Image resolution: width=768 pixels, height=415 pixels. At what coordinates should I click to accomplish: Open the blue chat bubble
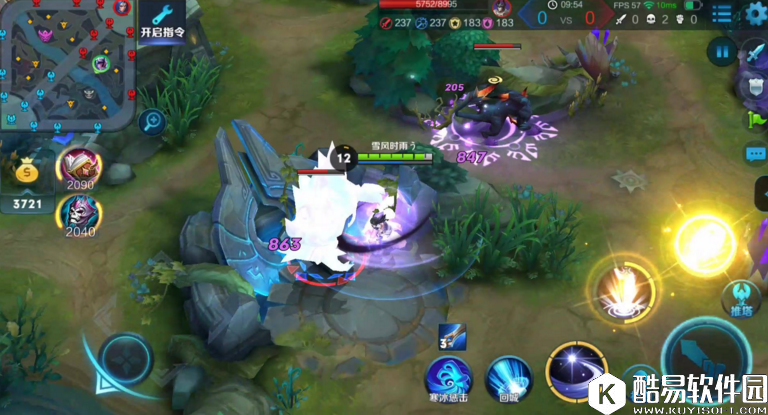tap(756, 154)
